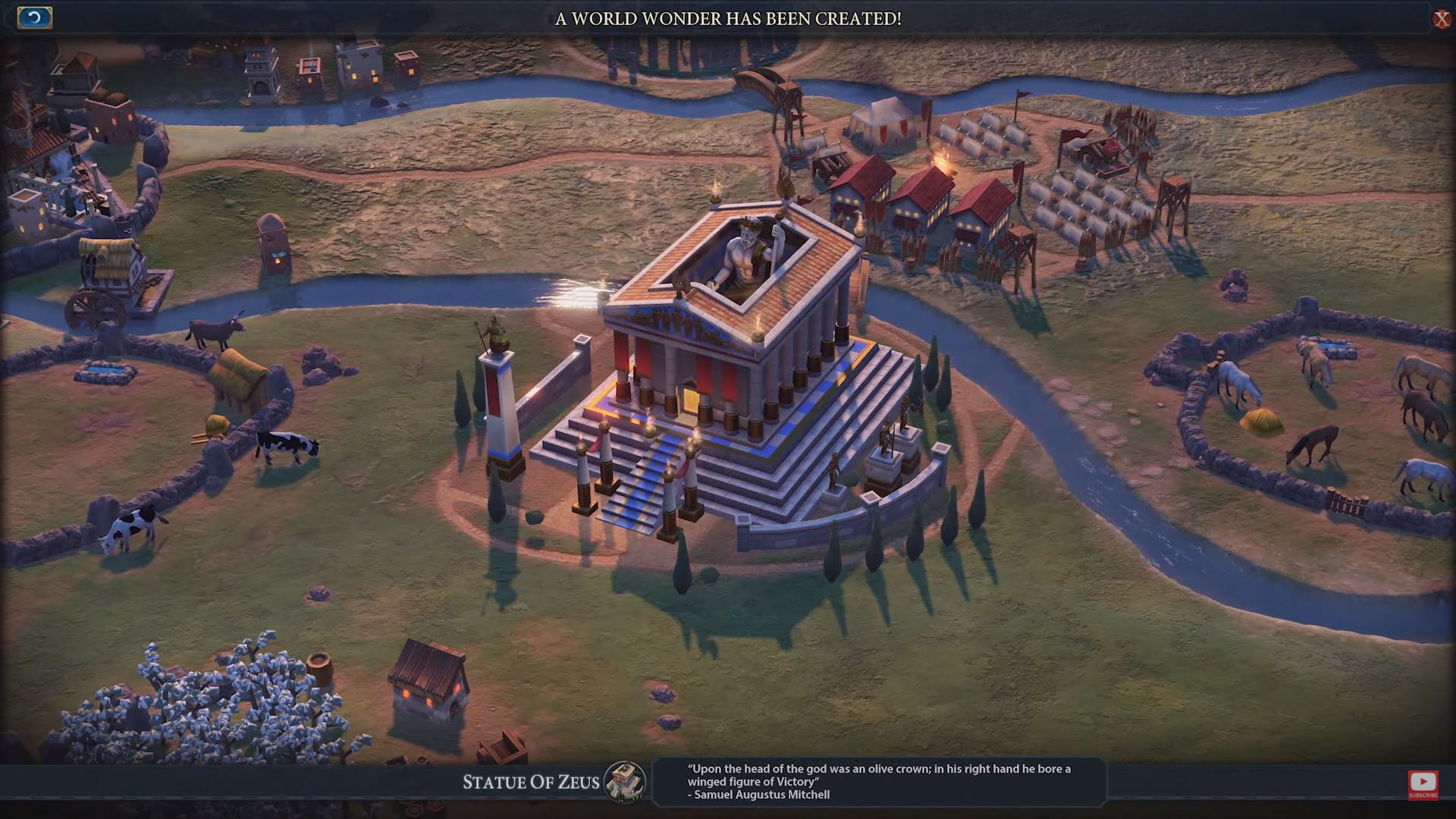Replay the wonder construction animation
The image size is (1456, 819).
coord(34,17)
